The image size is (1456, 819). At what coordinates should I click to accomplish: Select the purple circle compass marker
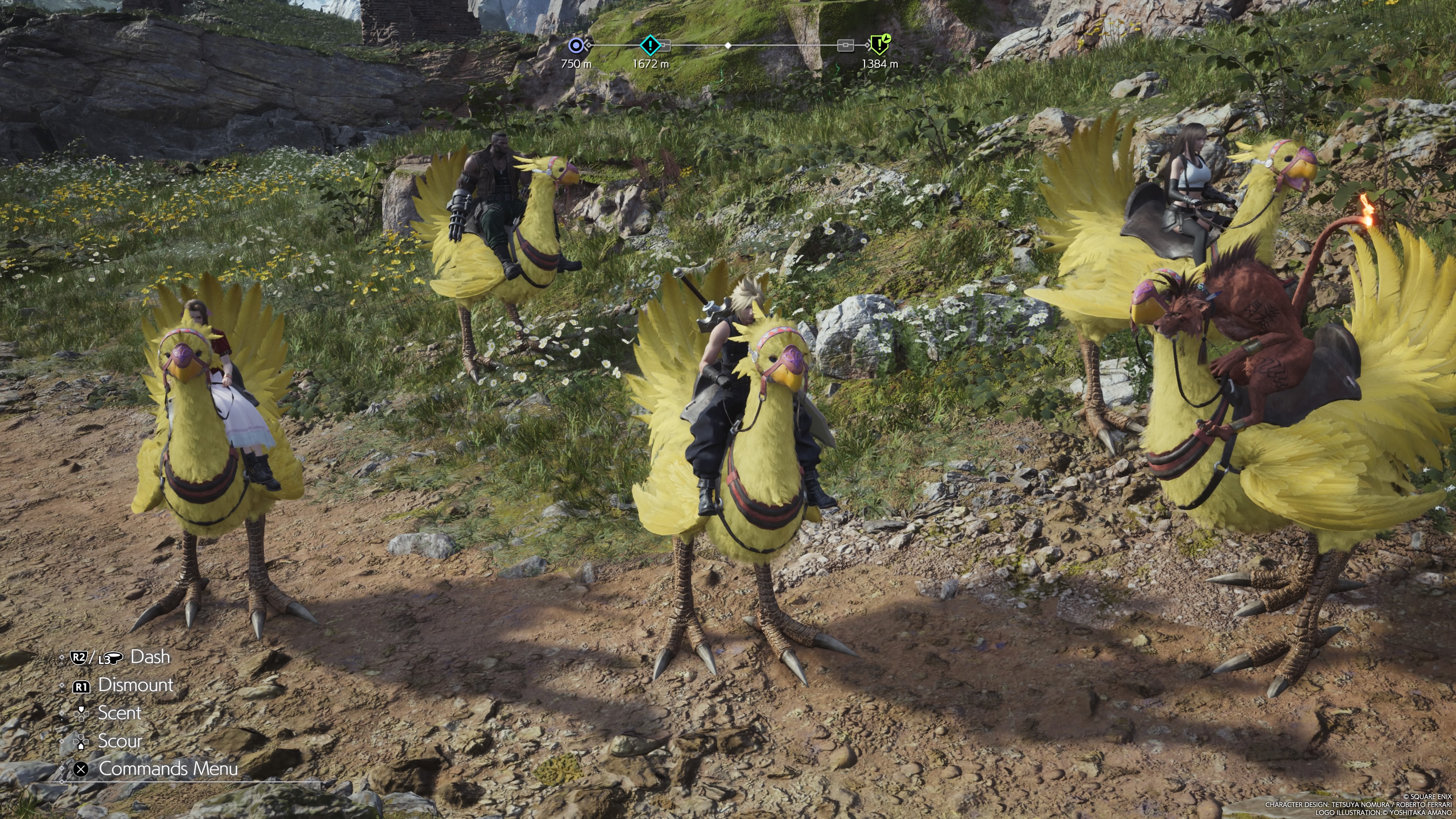click(x=576, y=45)
